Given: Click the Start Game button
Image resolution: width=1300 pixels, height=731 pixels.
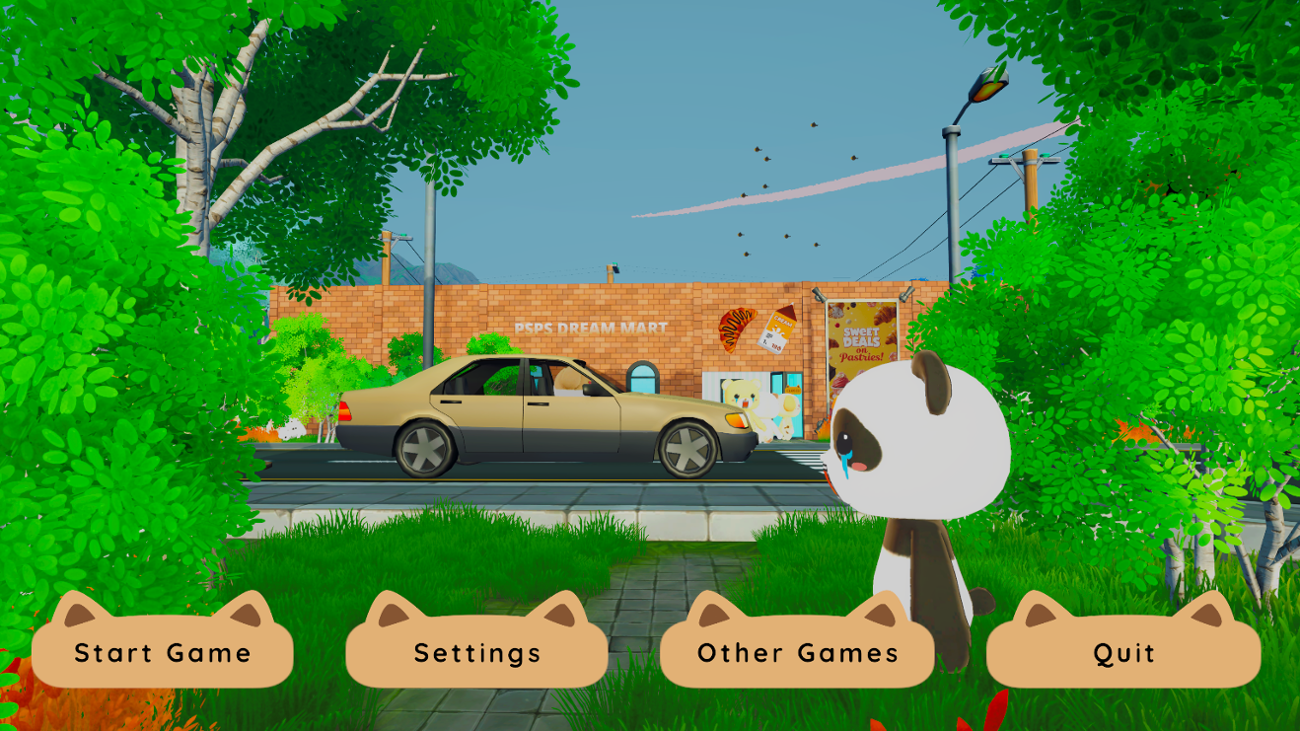Looking at the screenshot, I should coord(161,654).
